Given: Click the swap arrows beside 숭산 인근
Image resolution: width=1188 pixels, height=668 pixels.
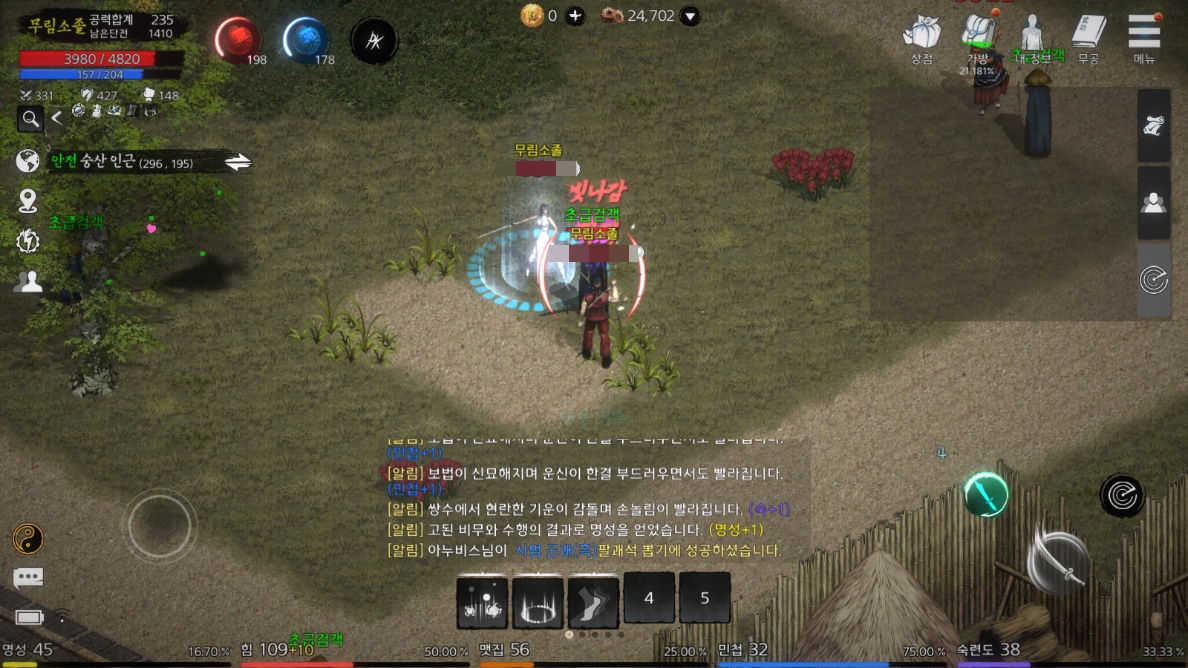Looking at the screenshot, I should pos(237,162).
